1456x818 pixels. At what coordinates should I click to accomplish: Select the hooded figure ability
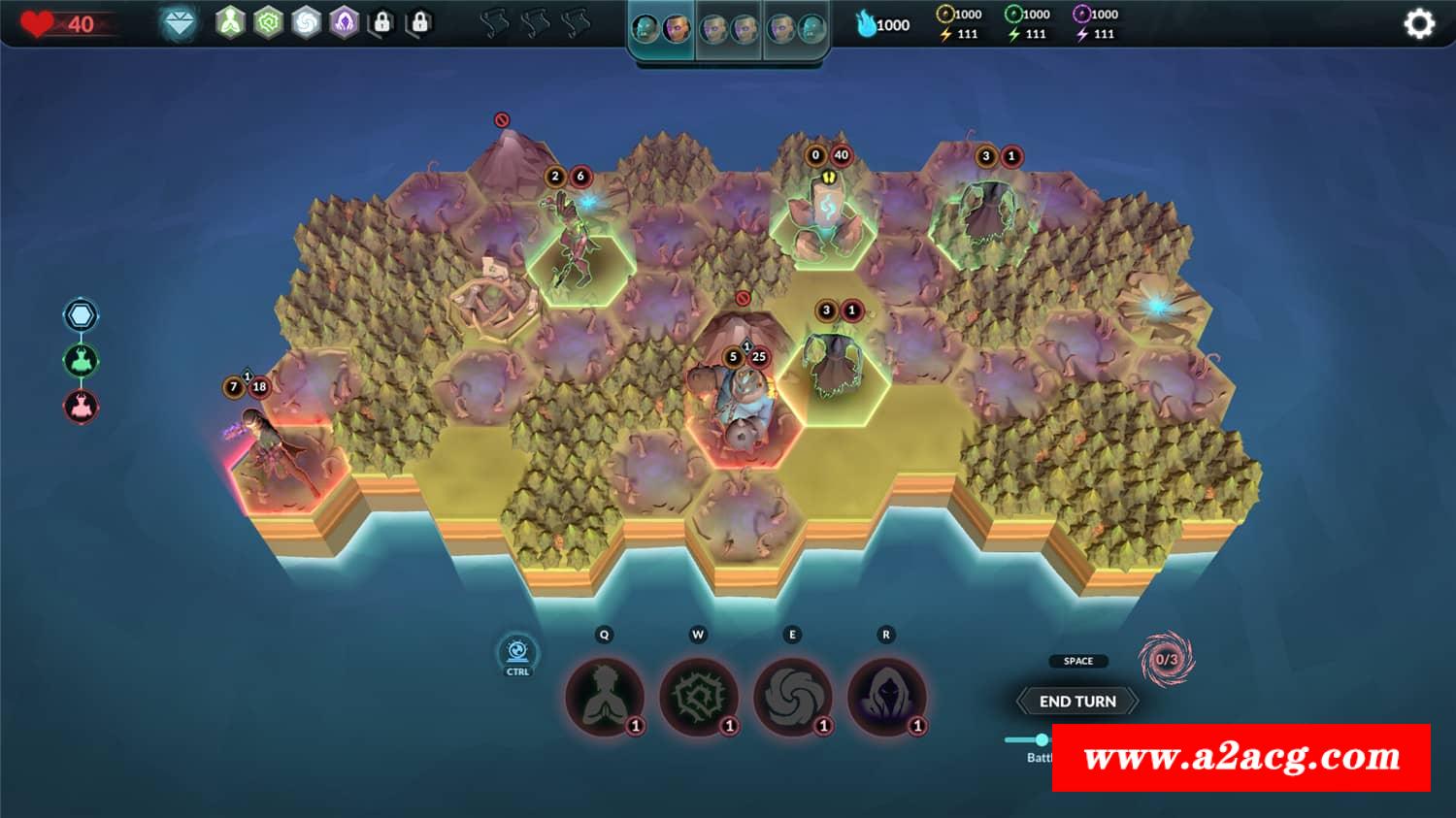click(x=886, y=697)
